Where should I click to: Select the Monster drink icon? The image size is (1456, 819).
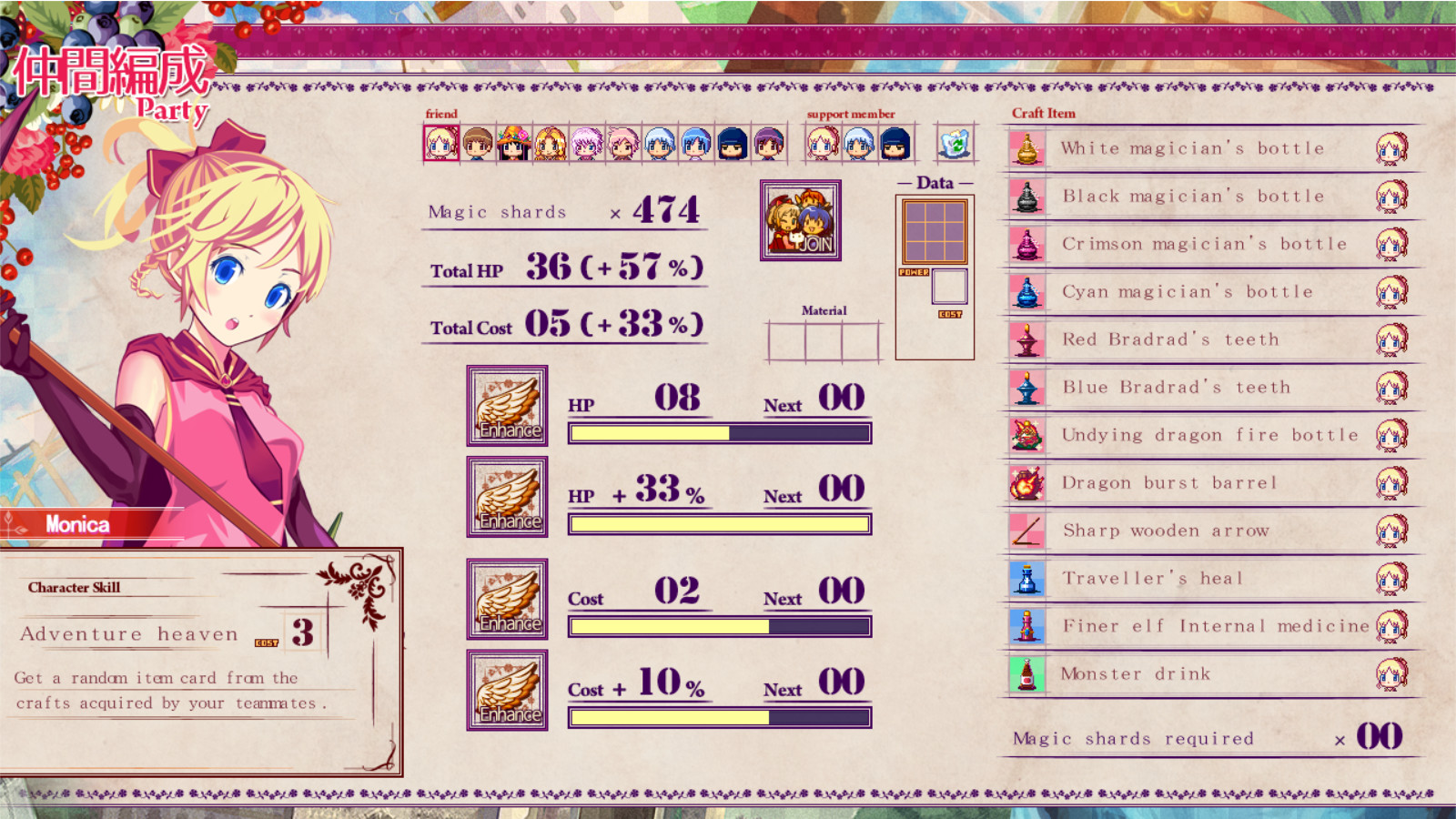1028,673
